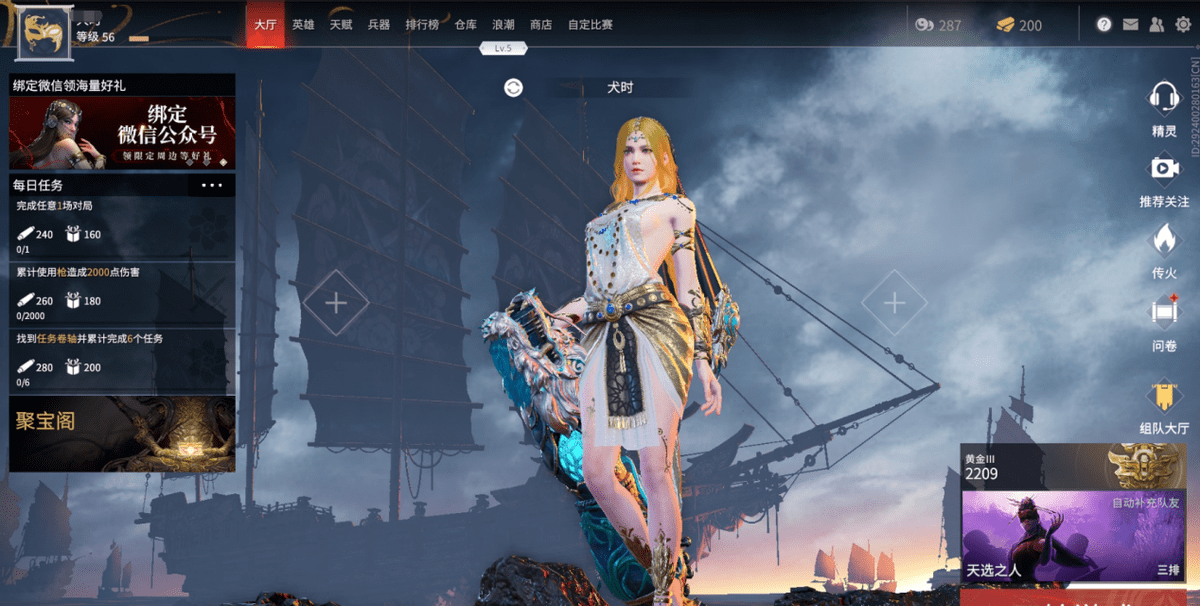Select the 天选之人 mode card
This screenshot has width=1200, height=606.
pyautogui.click(x=1073, y=537)
